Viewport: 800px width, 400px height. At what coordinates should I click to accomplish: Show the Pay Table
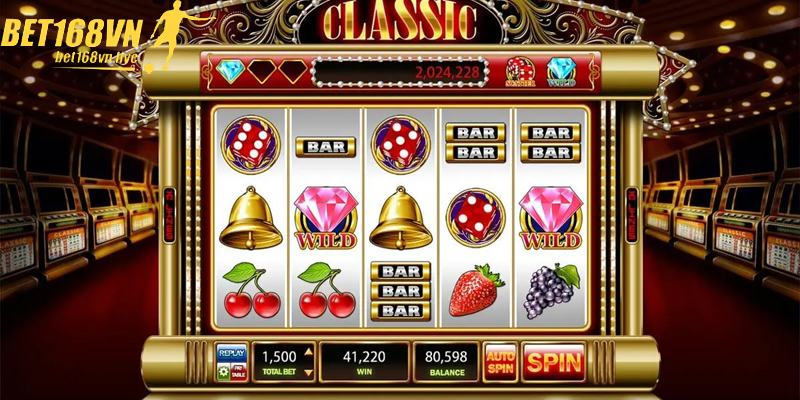click(238, 372)
